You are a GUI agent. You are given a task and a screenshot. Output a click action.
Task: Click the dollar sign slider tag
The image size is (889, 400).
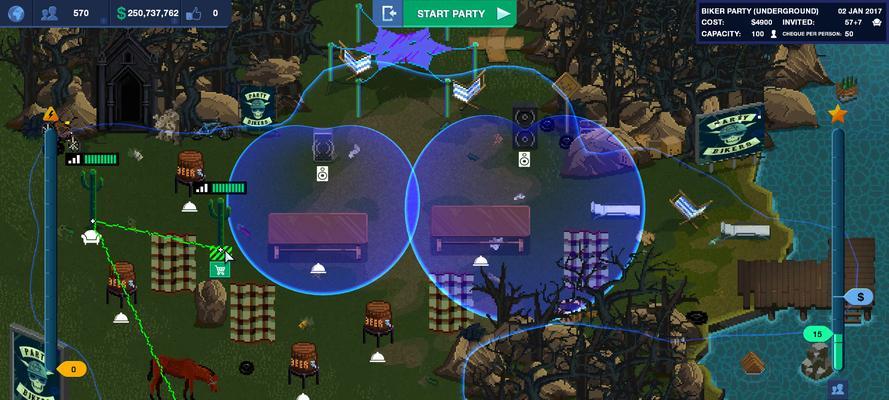859,297
